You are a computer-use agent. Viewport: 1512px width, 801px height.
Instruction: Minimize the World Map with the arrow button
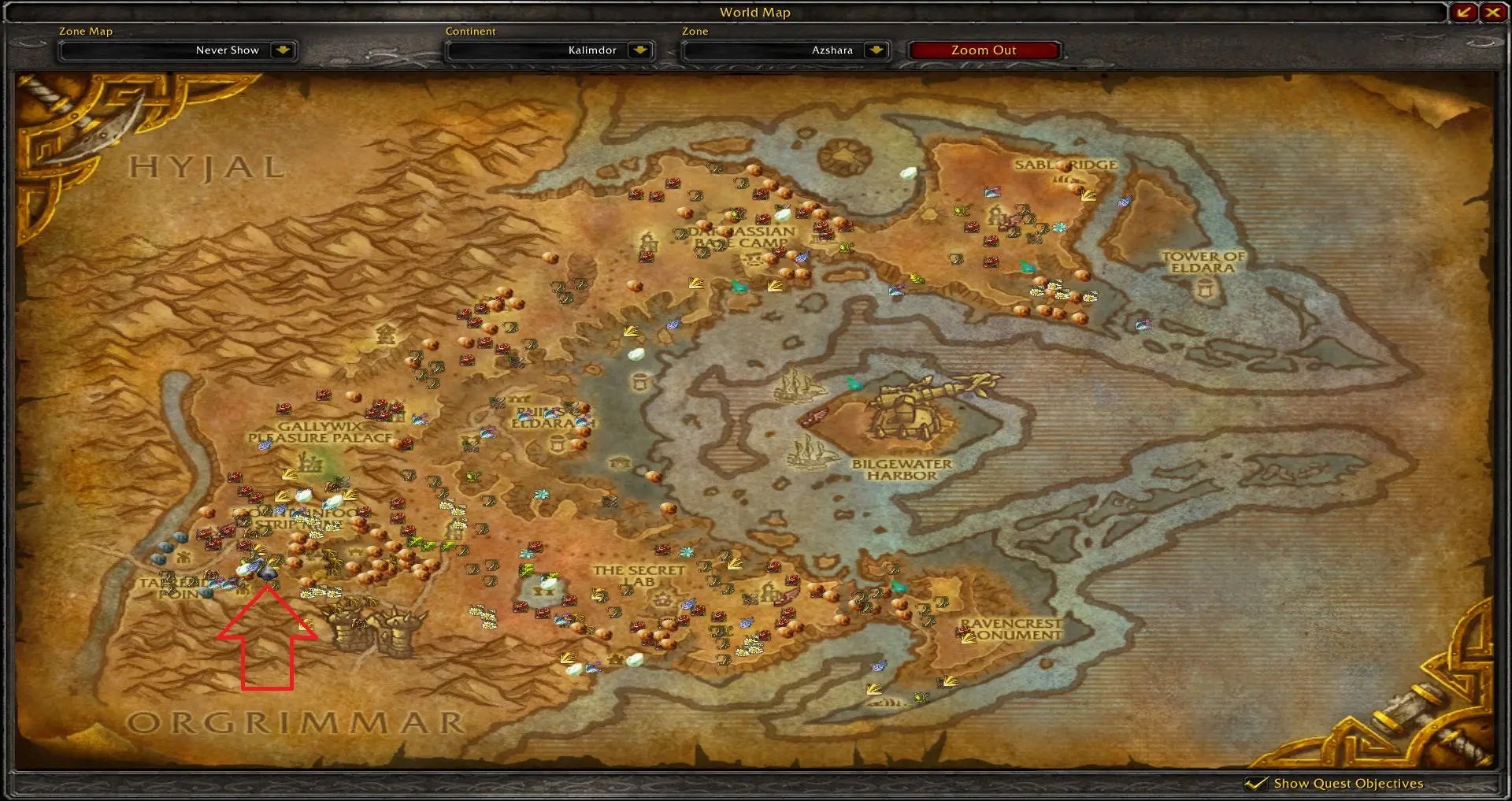click(x=1465, y=12)
